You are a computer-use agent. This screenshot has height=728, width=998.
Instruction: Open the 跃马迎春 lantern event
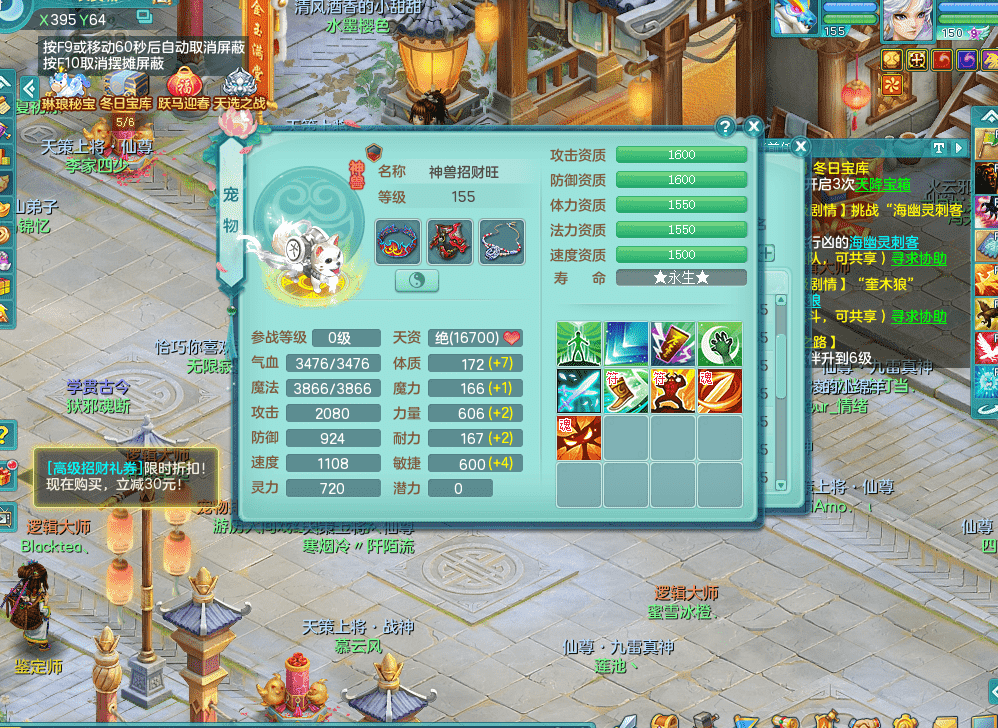tap(184, 88)
